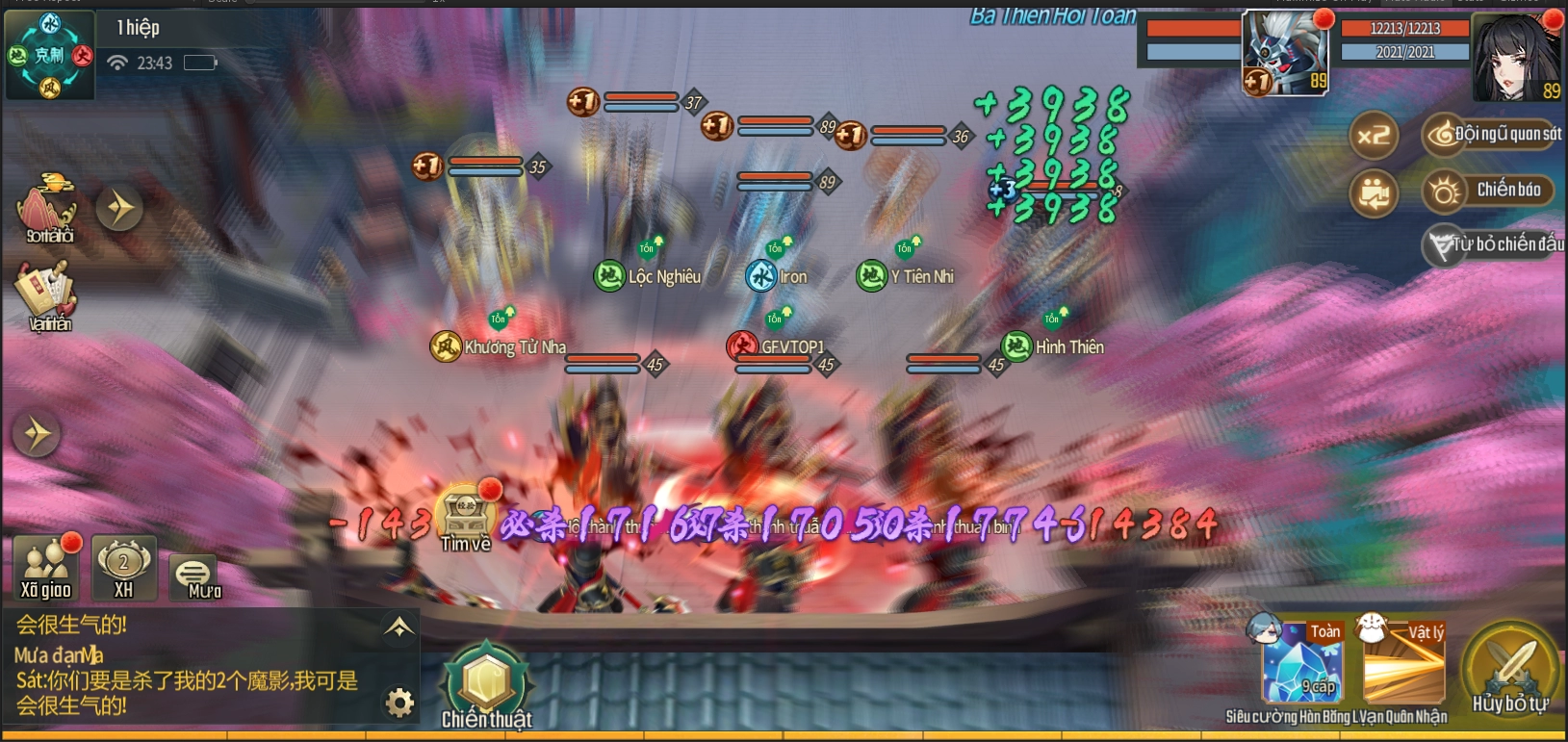Cancel auto-battle with Hủy bỏ tự

(1510, 669)
